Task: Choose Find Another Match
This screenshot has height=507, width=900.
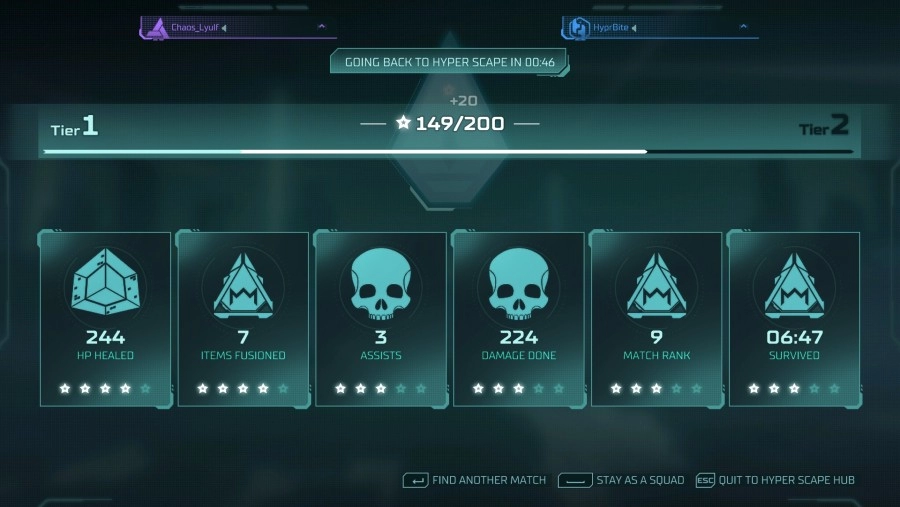Action: (x=475, y=480)
